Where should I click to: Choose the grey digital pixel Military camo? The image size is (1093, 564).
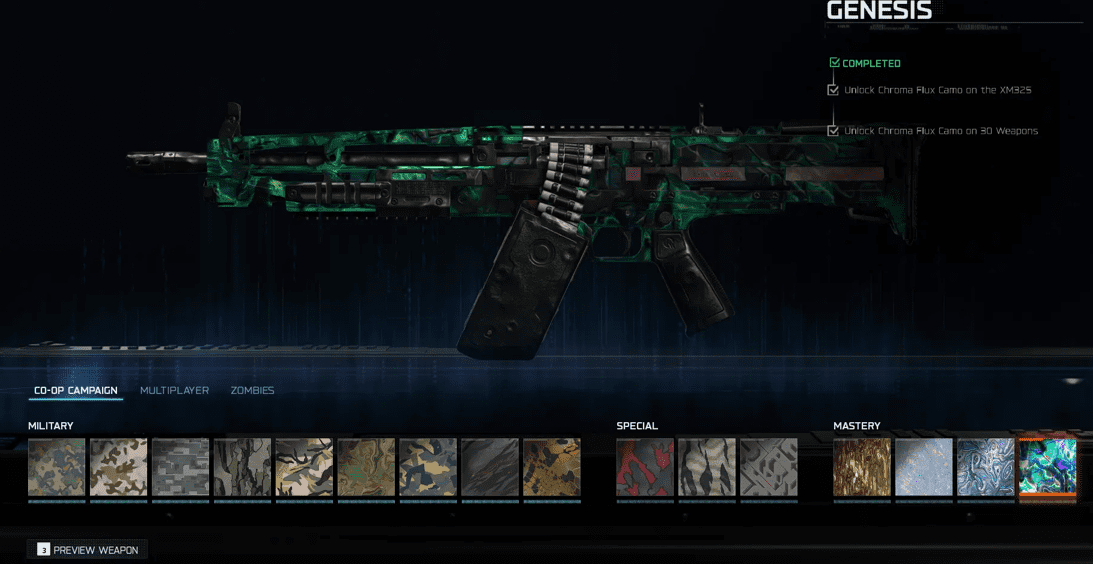pyautogui.click(x=180, y=467)
